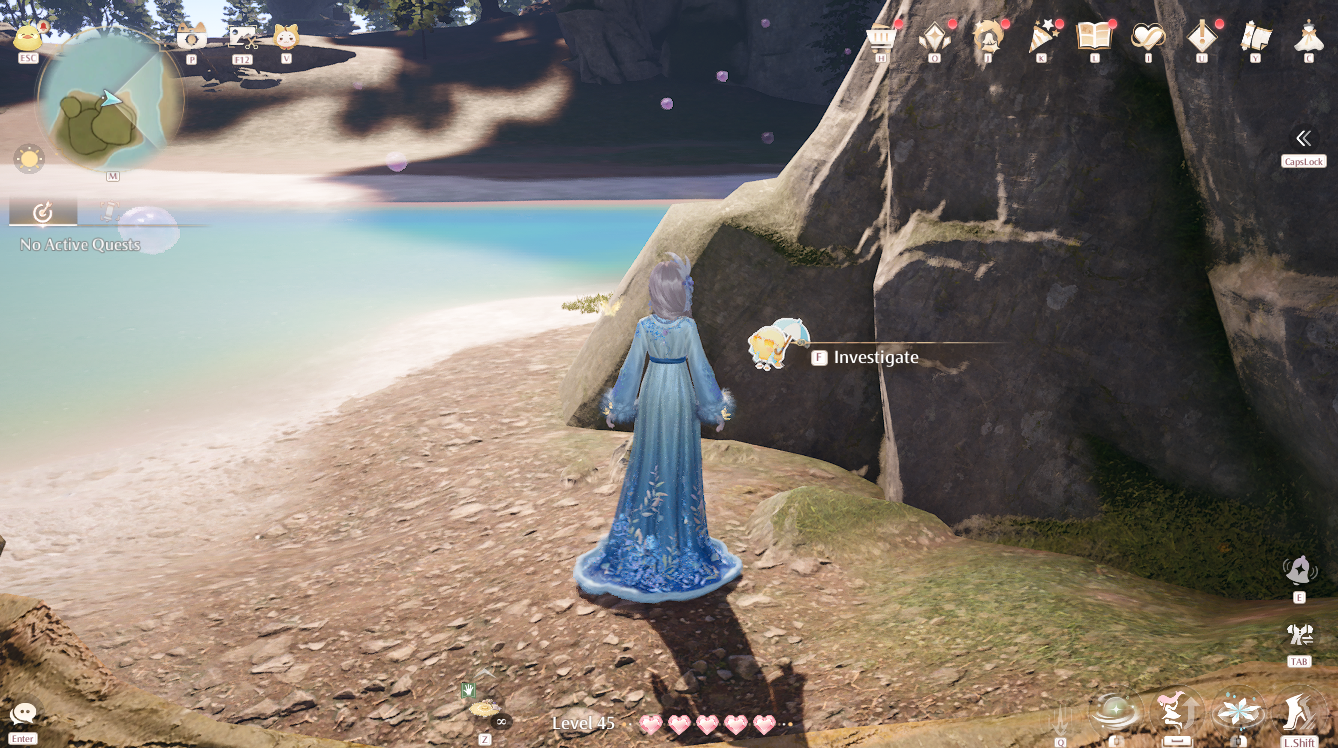Toggle the outfit switch TAB icon
The height and width of the screenshot is (748, 1338).
(1298, 633)
